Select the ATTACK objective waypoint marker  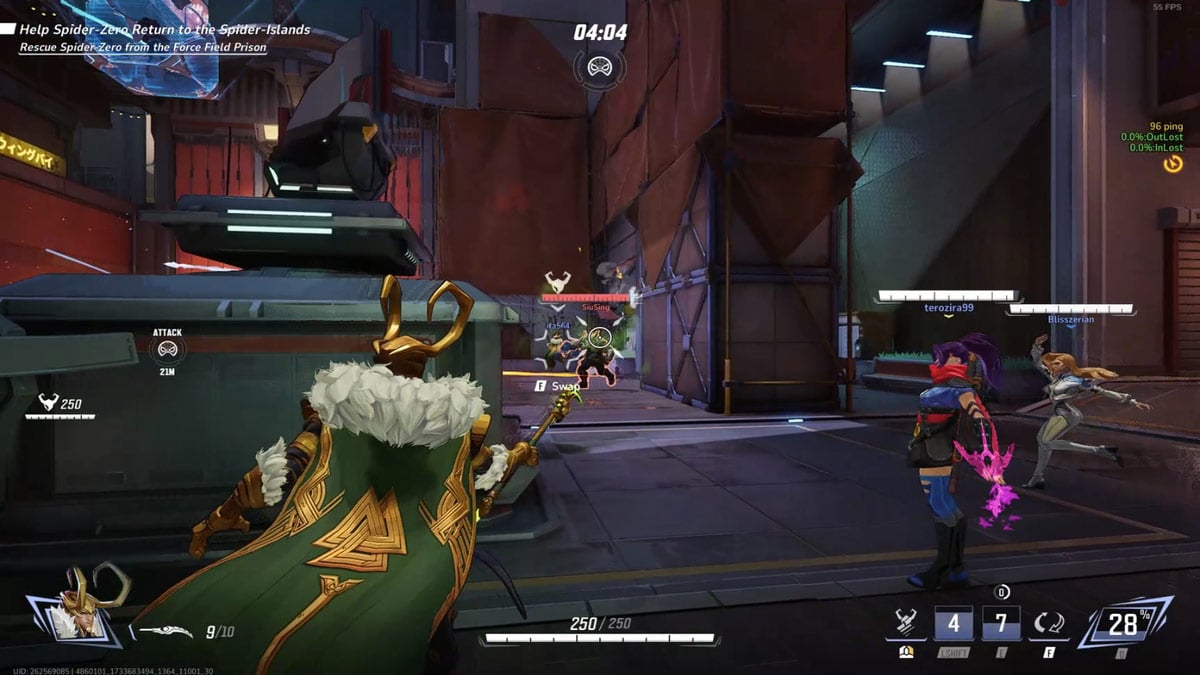point(167,349)
